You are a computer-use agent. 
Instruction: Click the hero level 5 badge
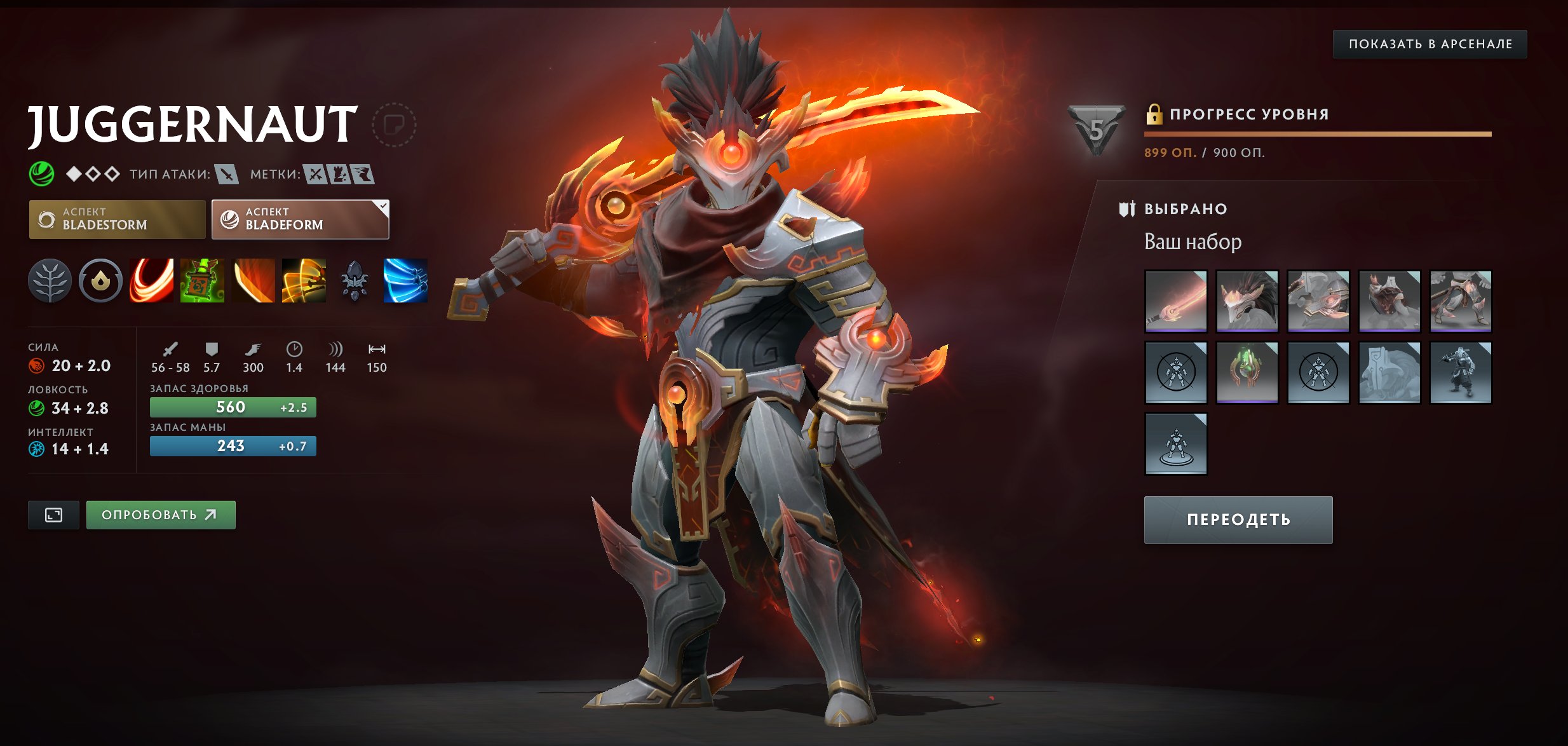point(1097,130)
